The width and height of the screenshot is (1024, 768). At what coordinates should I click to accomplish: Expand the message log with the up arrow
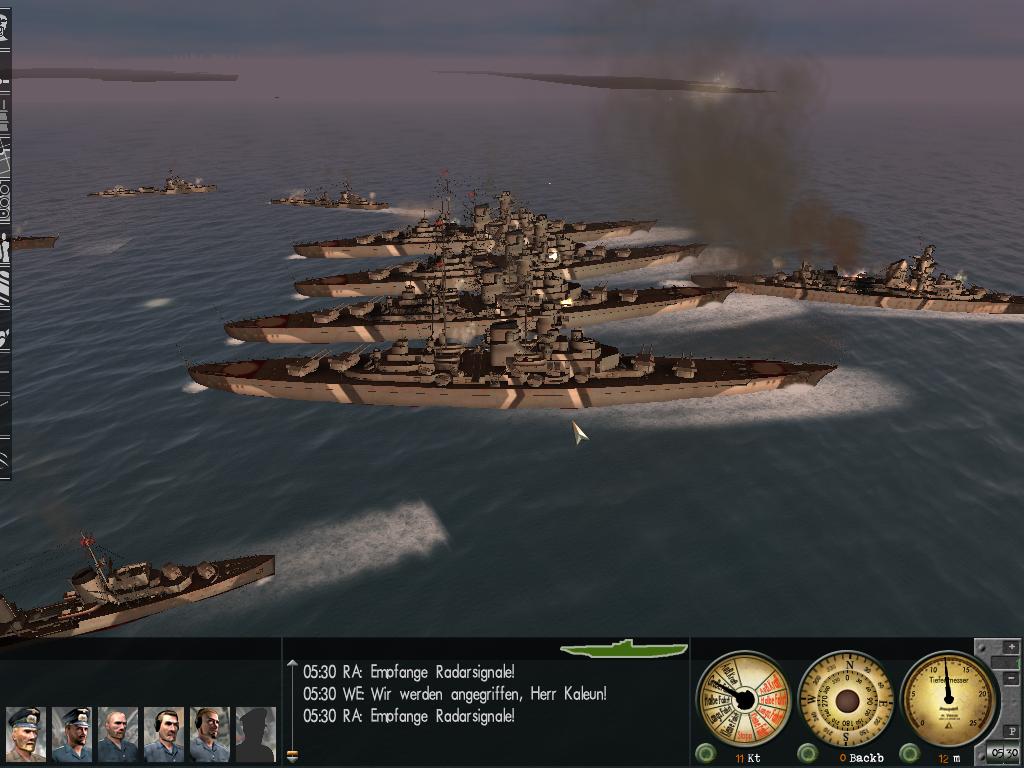(292, 663)
